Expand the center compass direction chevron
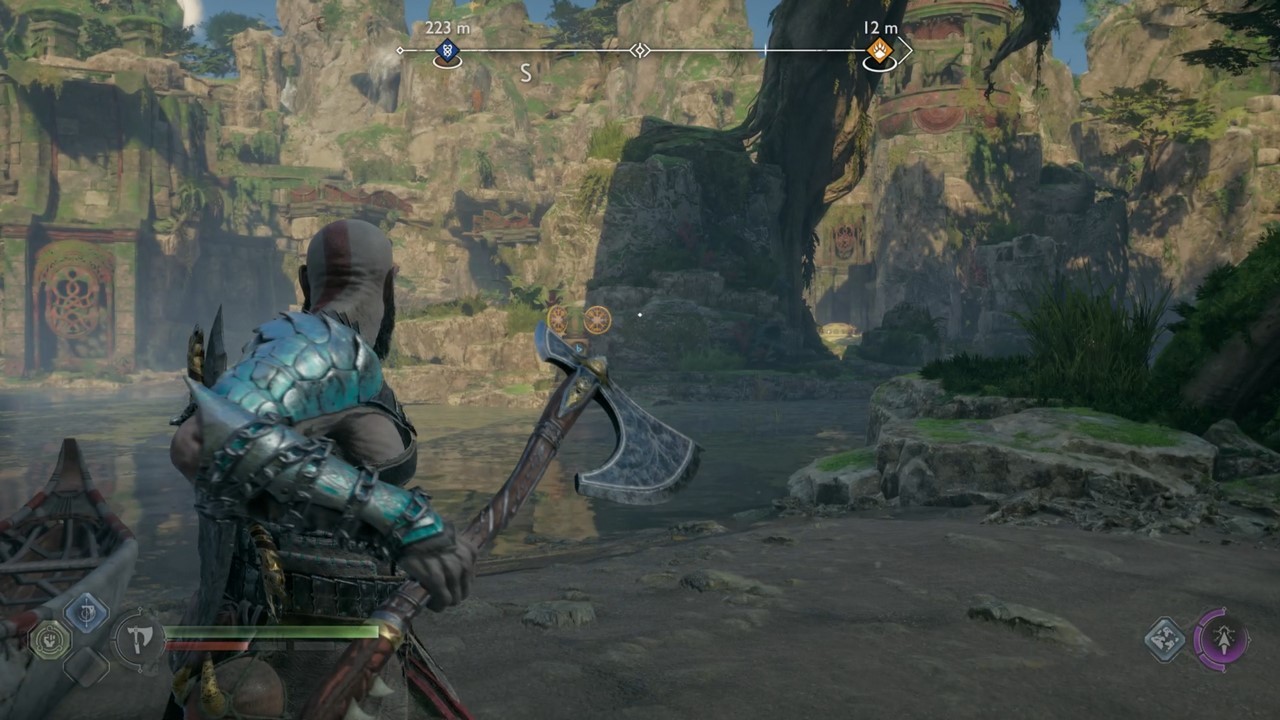Image resolution: width=1280 pixels, height=720 pixels. tap(639, 50)
